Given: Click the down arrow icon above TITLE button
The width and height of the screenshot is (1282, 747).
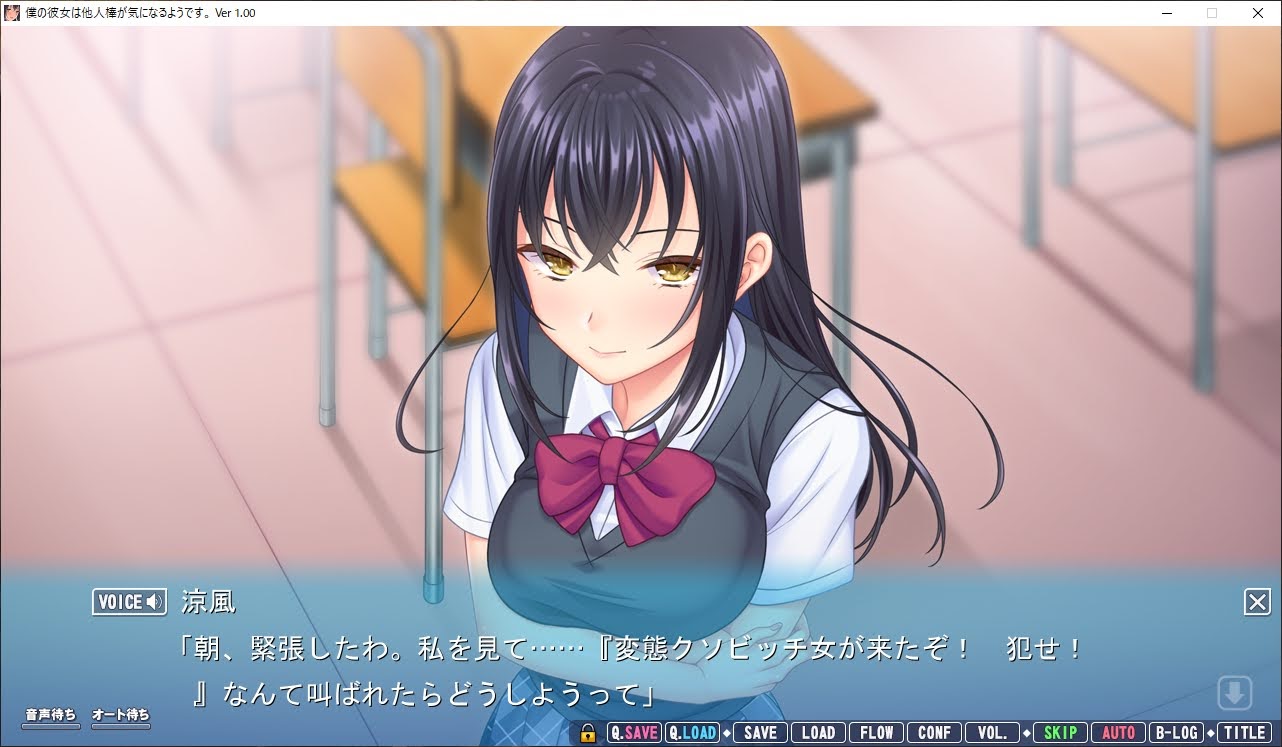Looking at the screenshot, I should click(x=1236, y=692).
